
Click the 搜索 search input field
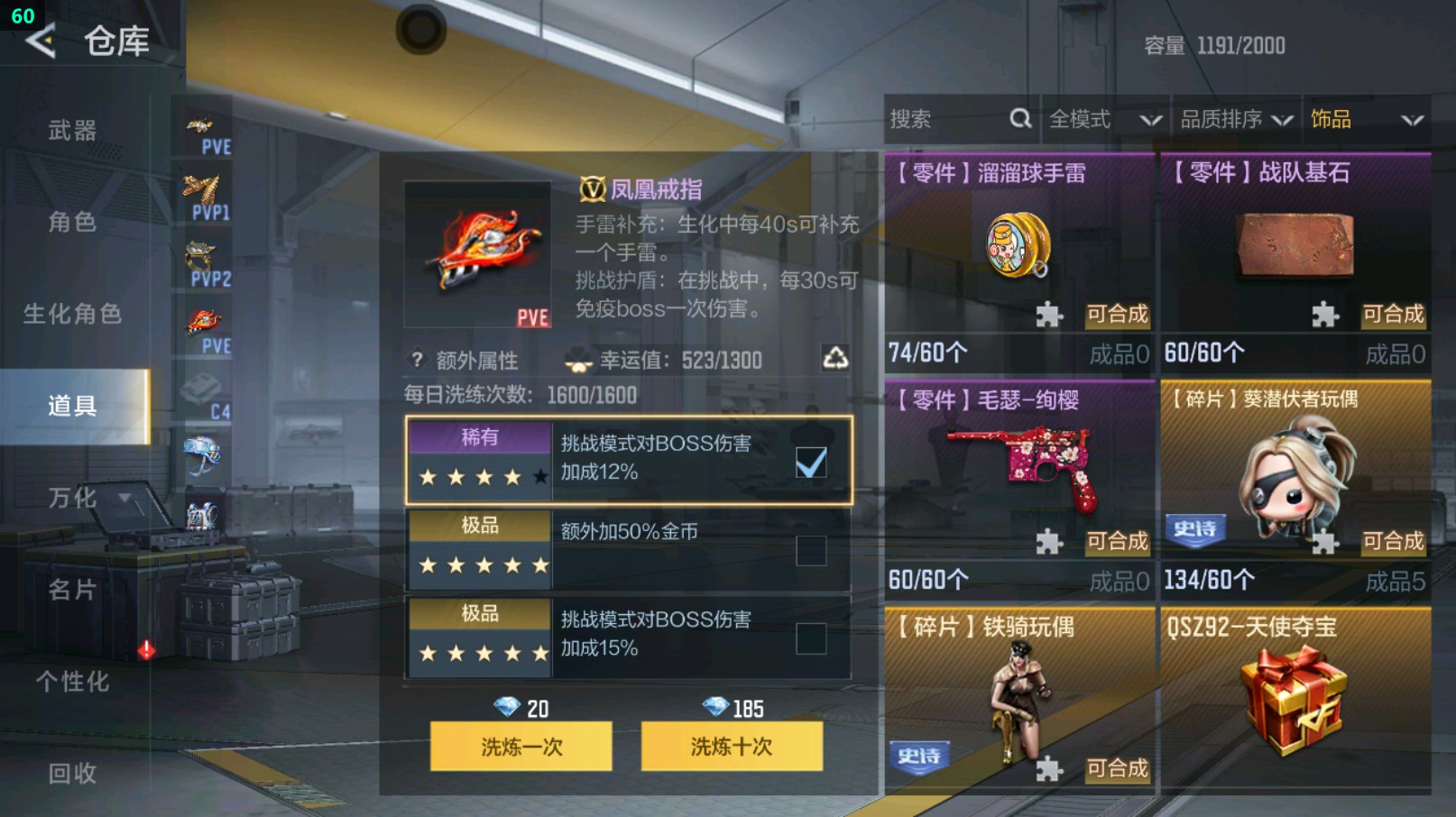(938, 118)
